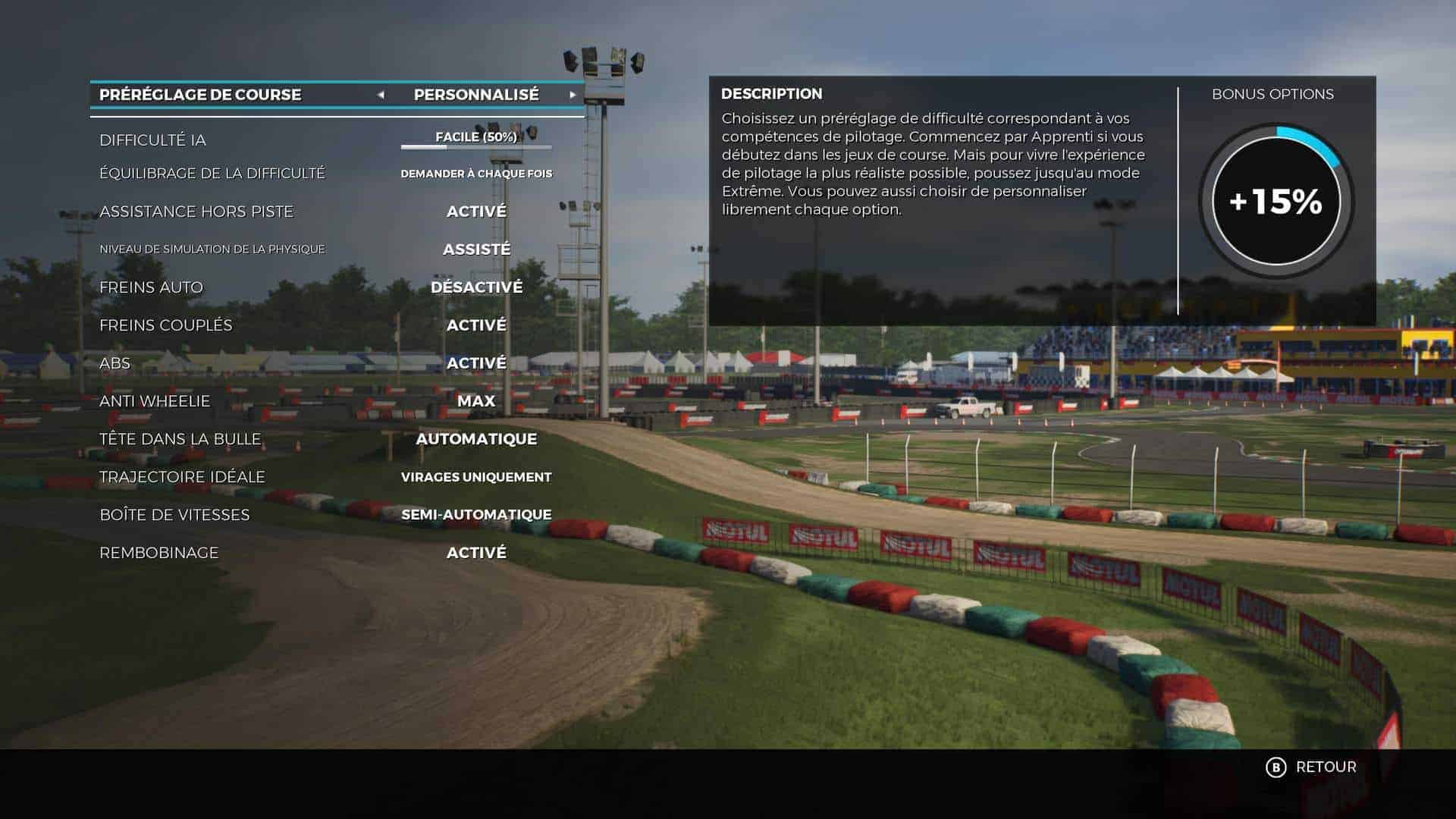Switch the Freins couplés setting
Image resolution: width=1456 pixels, height=819 pixels.
(x=476, y=325)
